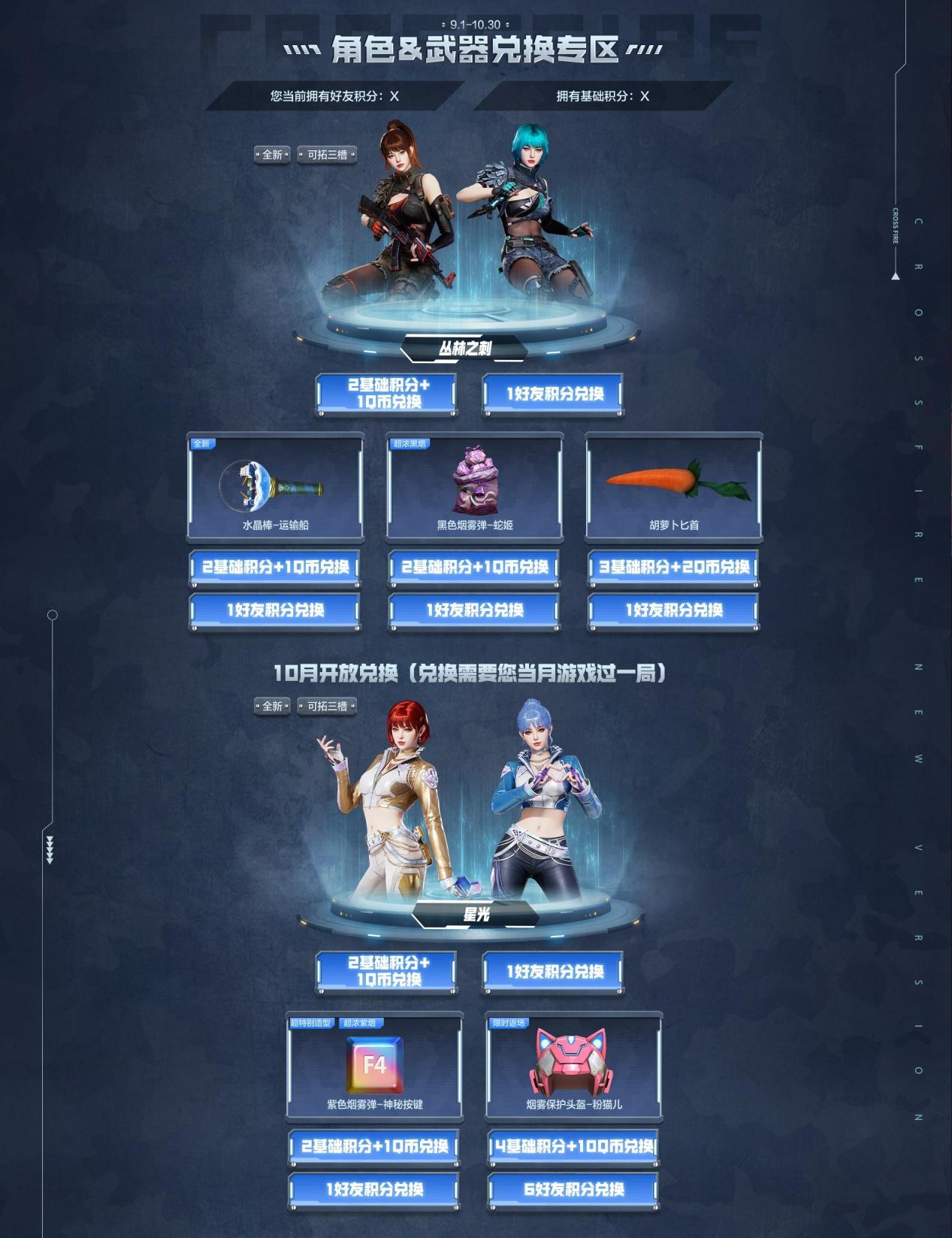Choose 2基础积分+1Q币兑换 for 水晶棒-运输船
952x1238 pixels.
coord(275,567)
